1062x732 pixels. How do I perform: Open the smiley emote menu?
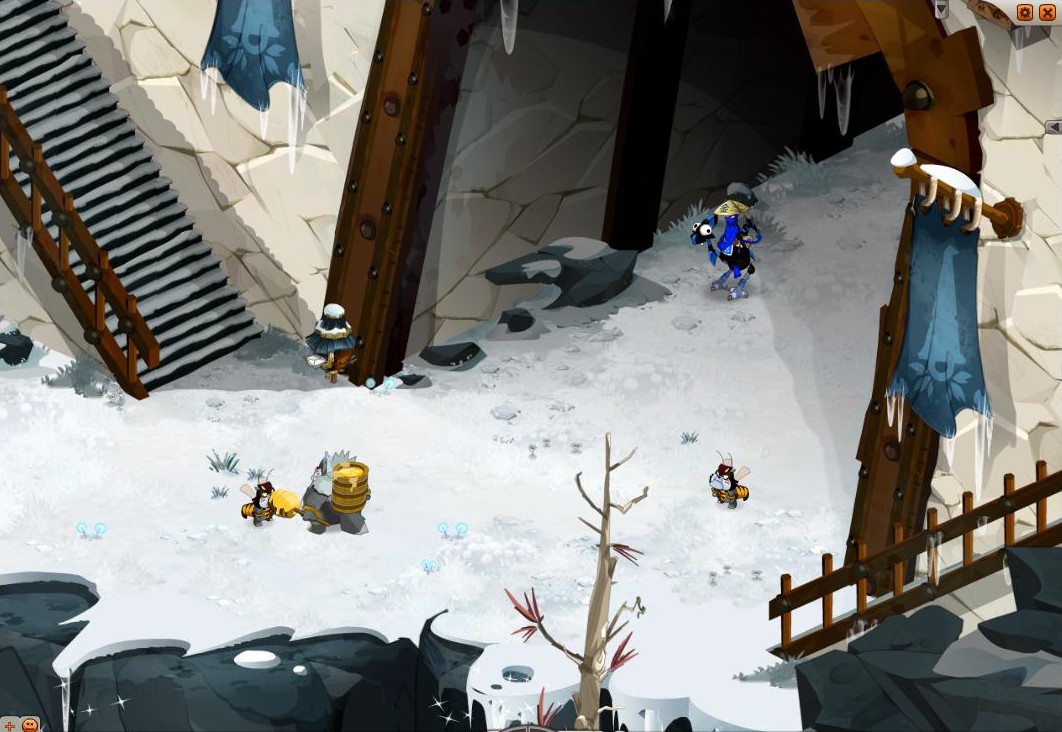30,724
